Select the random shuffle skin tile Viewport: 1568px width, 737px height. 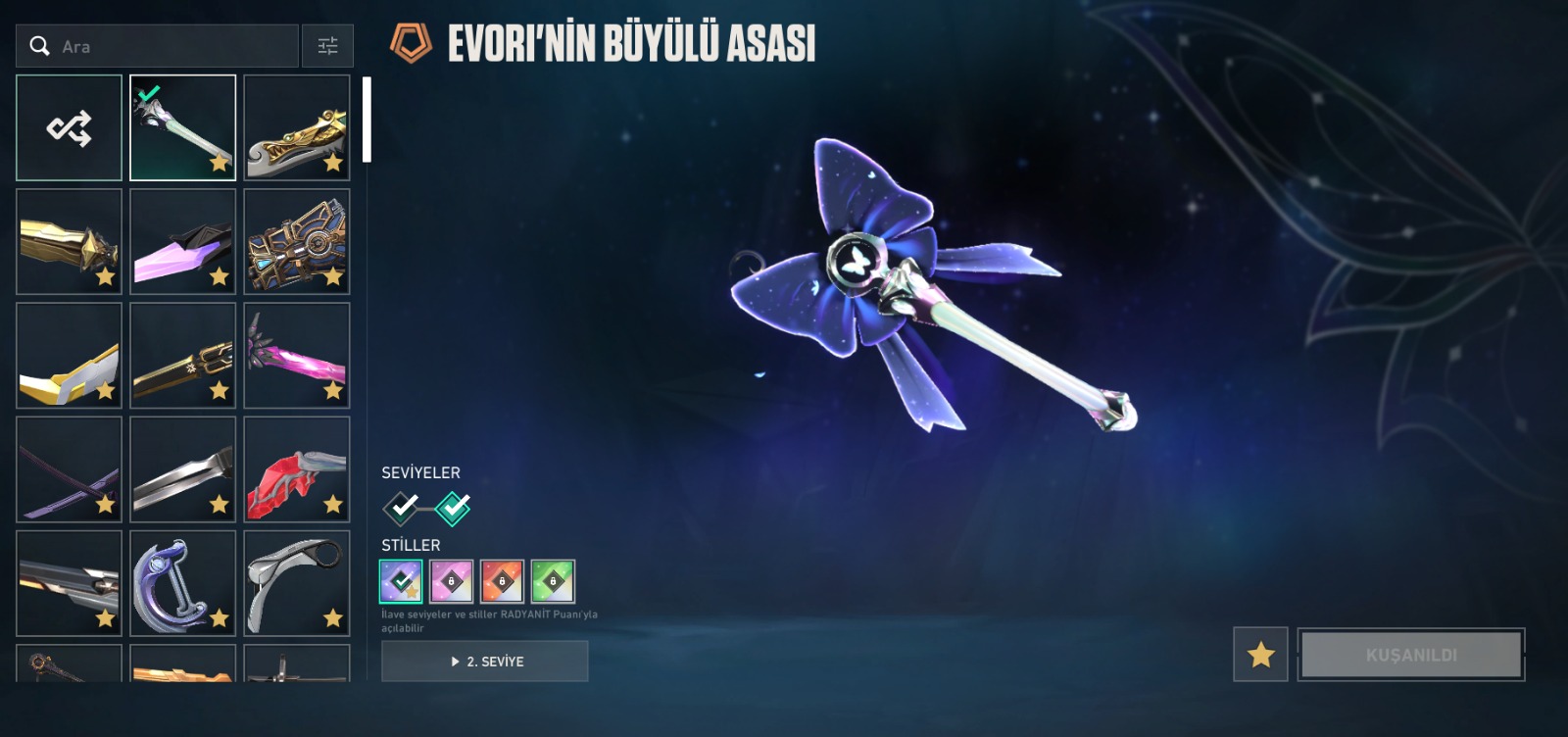pyautogui.click(x=70, y=128)
